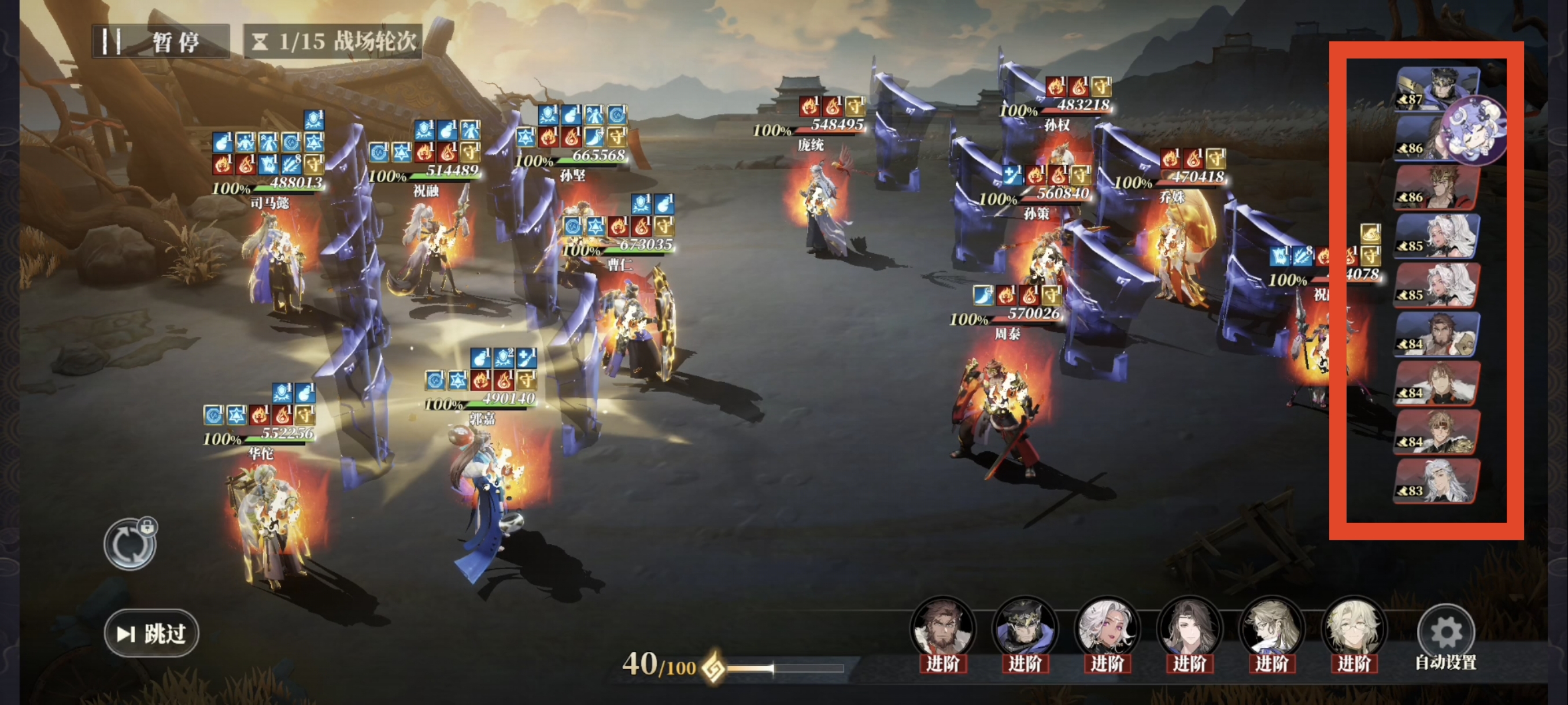Select the bearded brown-haired hero's round portrait
This screenshot has width=1568, height=705.
pyautogui.click(x=943, y=629)
